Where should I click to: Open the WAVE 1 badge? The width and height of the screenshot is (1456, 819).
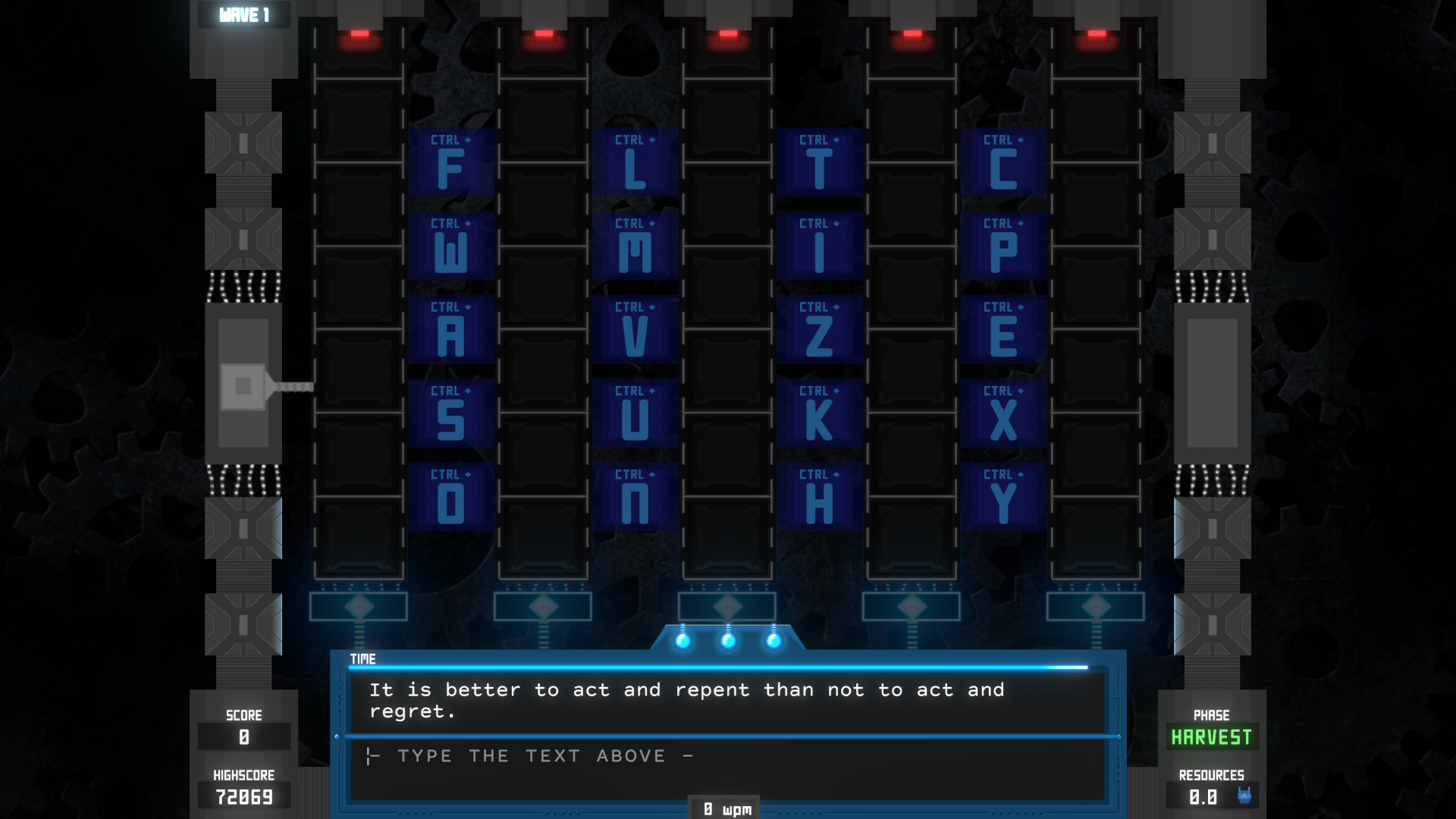243,12
